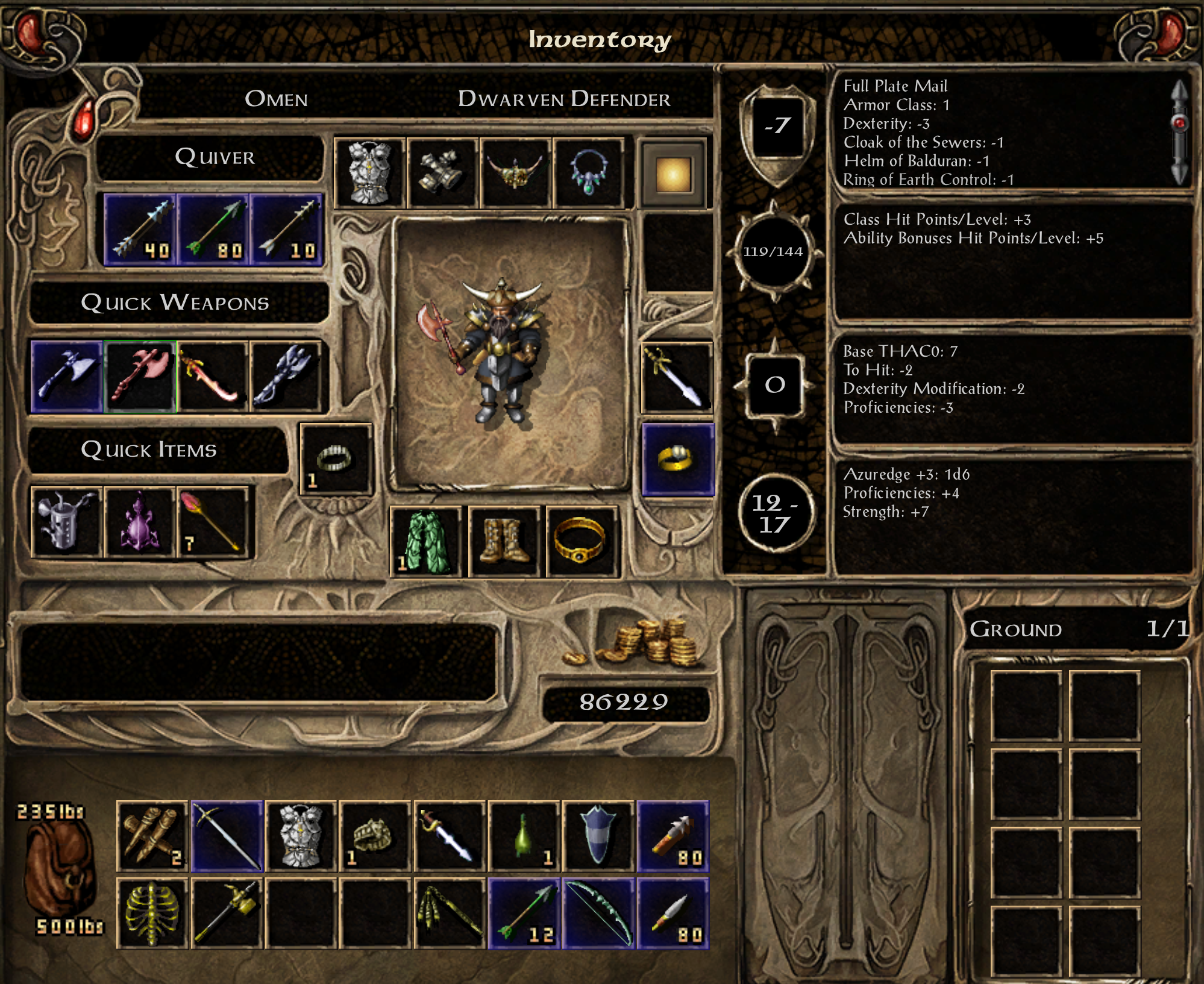The height and width of the screenshot is (984, 1204).
Task: Choose the quiver arrows stack of 40
Action: click(x=140, y=230)
